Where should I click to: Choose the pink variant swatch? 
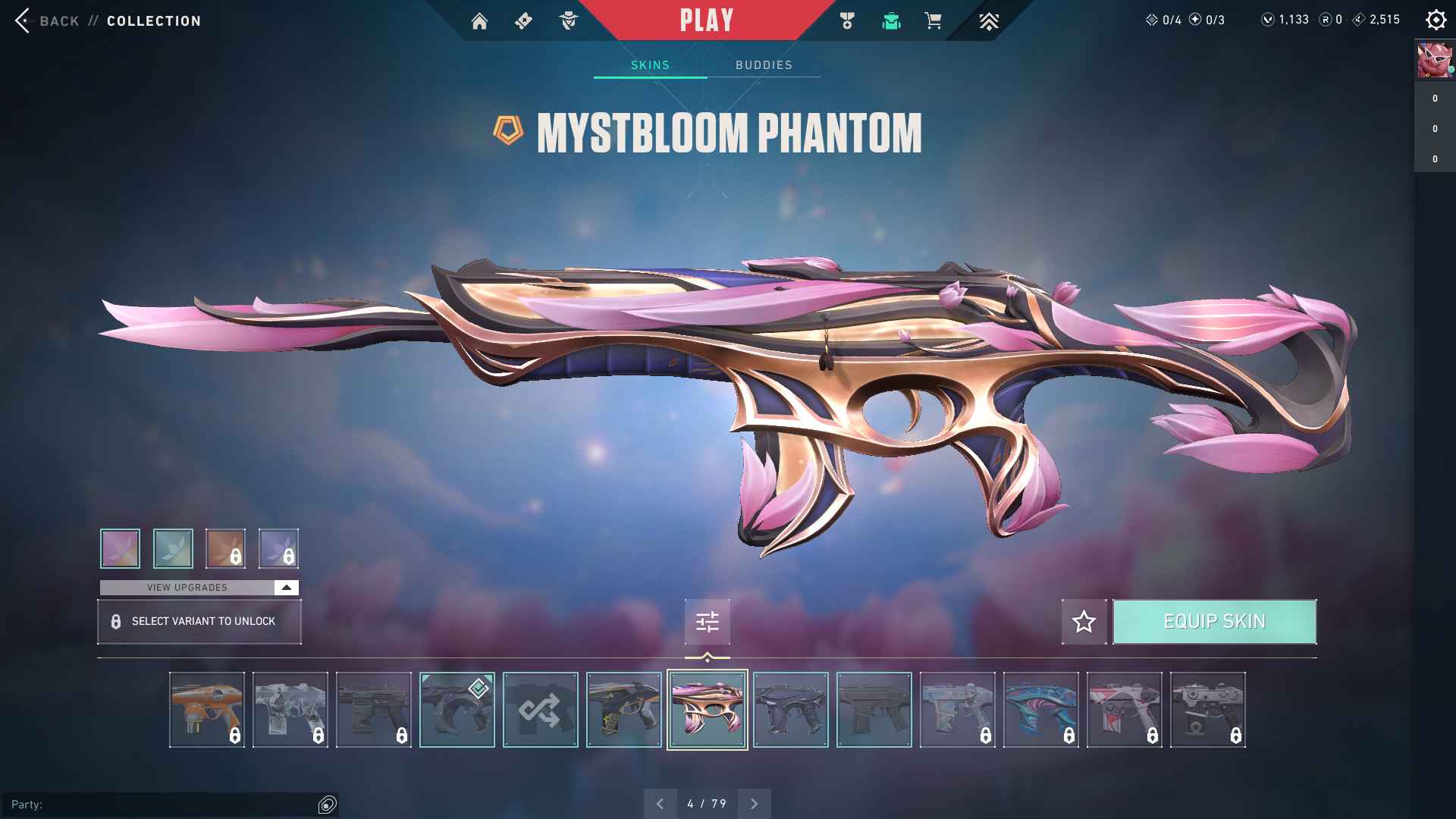[120, 548]
